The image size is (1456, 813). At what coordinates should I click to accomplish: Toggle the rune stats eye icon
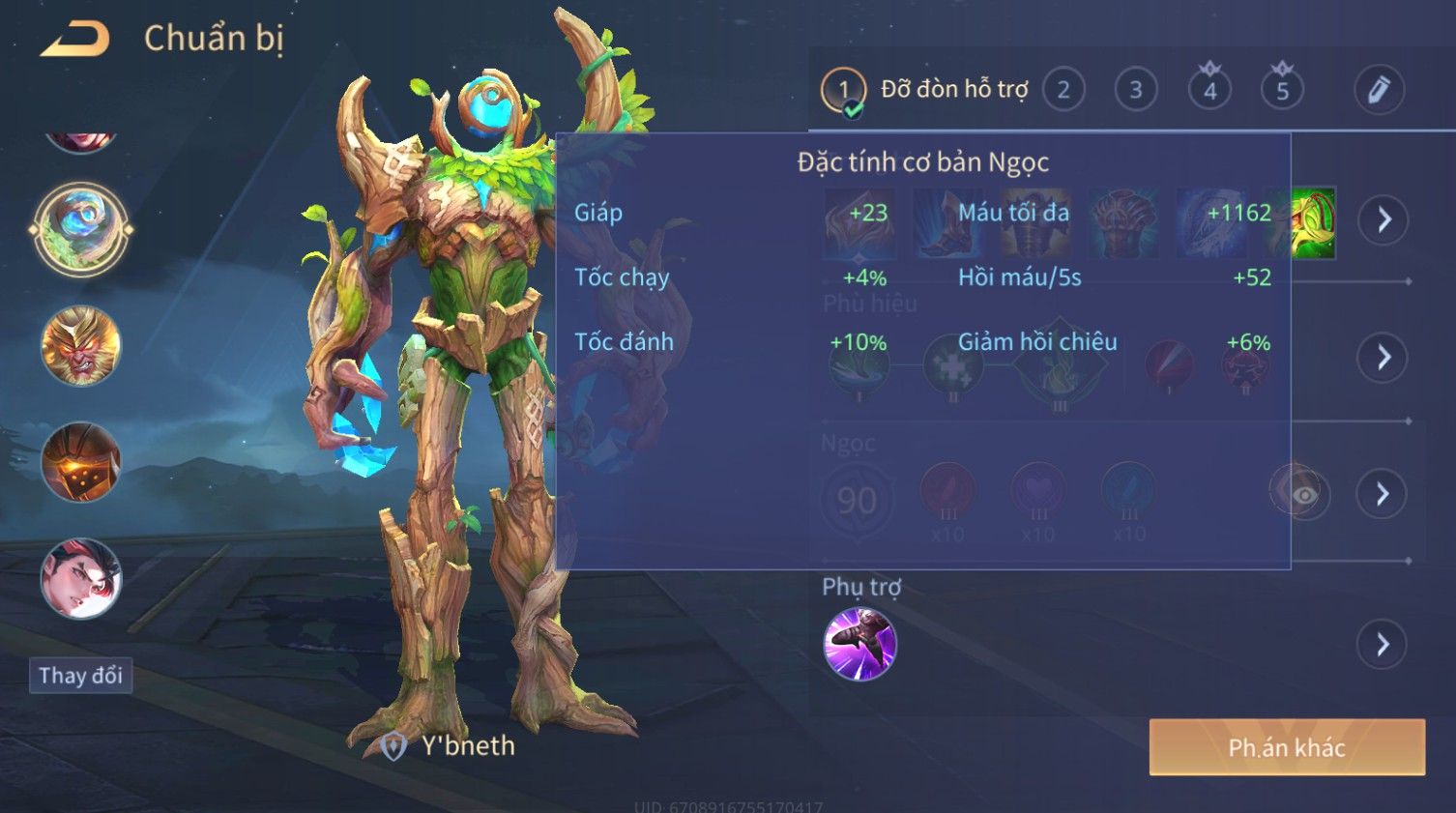coord(1303,495)
